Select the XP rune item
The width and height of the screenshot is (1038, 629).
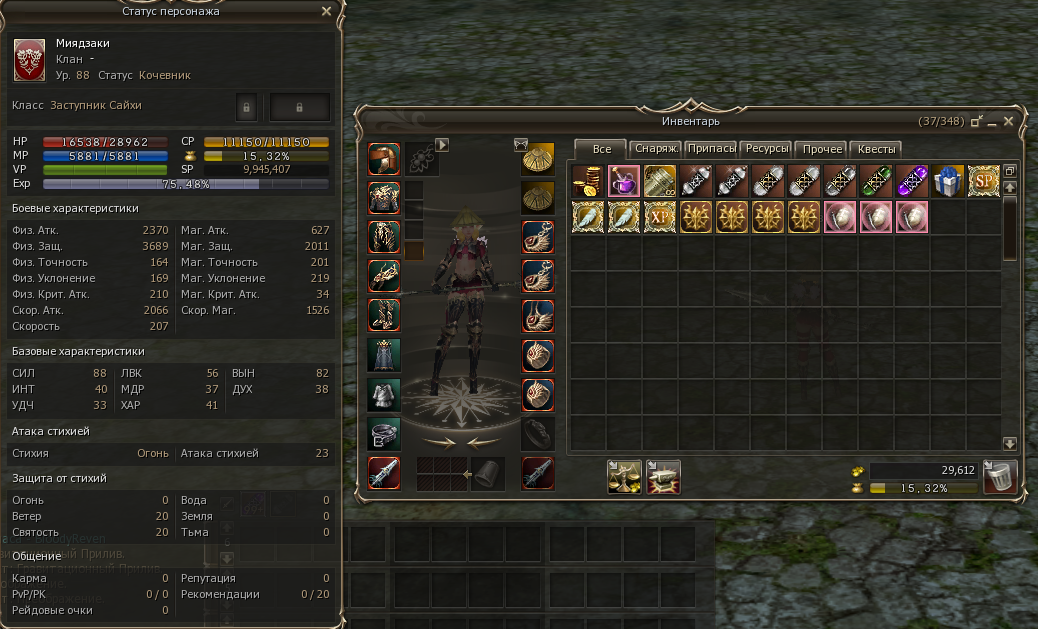660,217
